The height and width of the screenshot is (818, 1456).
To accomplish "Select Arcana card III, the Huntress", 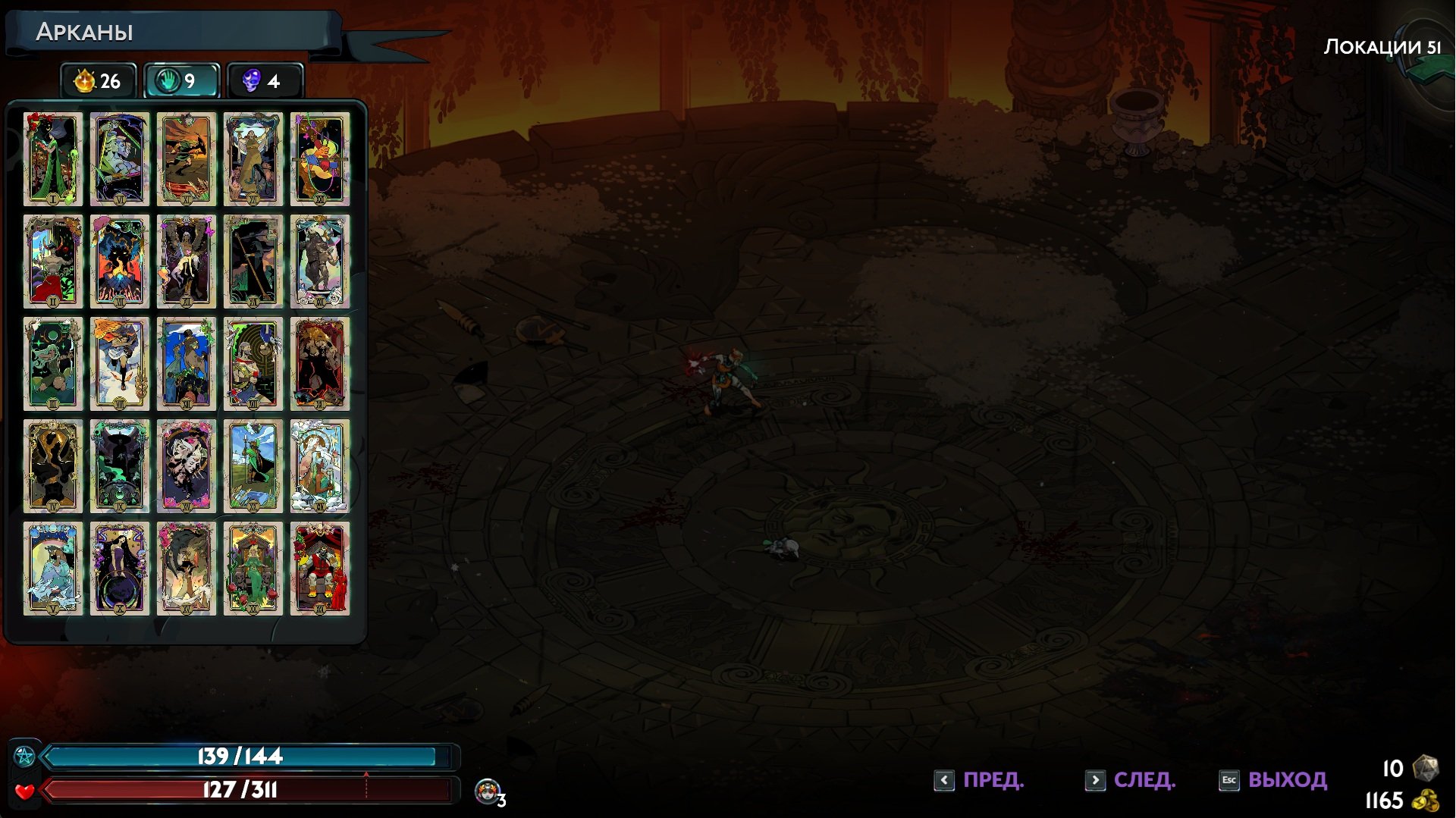I will [x=52, y=364].
